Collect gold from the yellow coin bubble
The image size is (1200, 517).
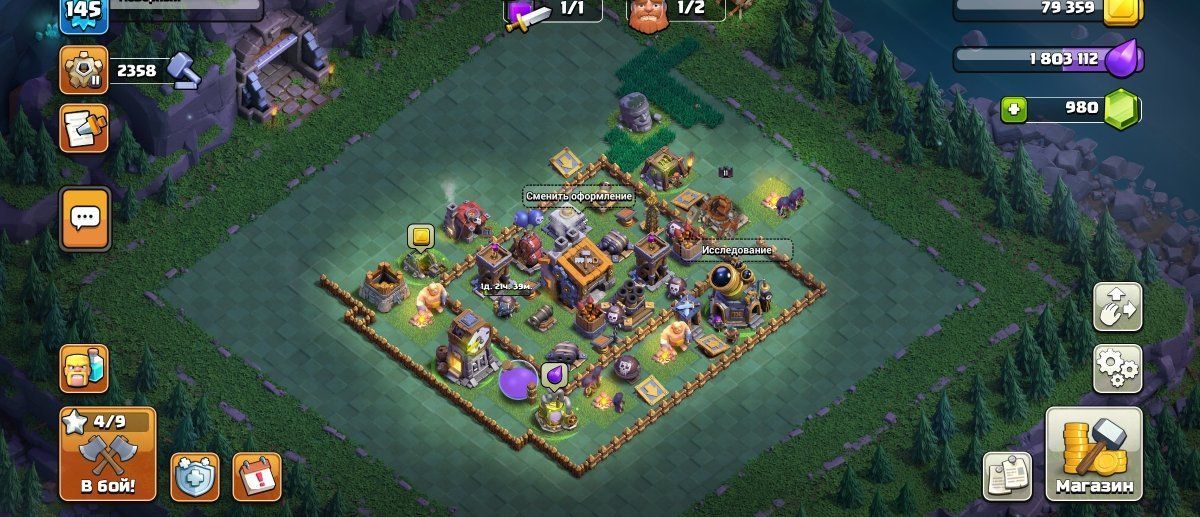coord(420,238)
